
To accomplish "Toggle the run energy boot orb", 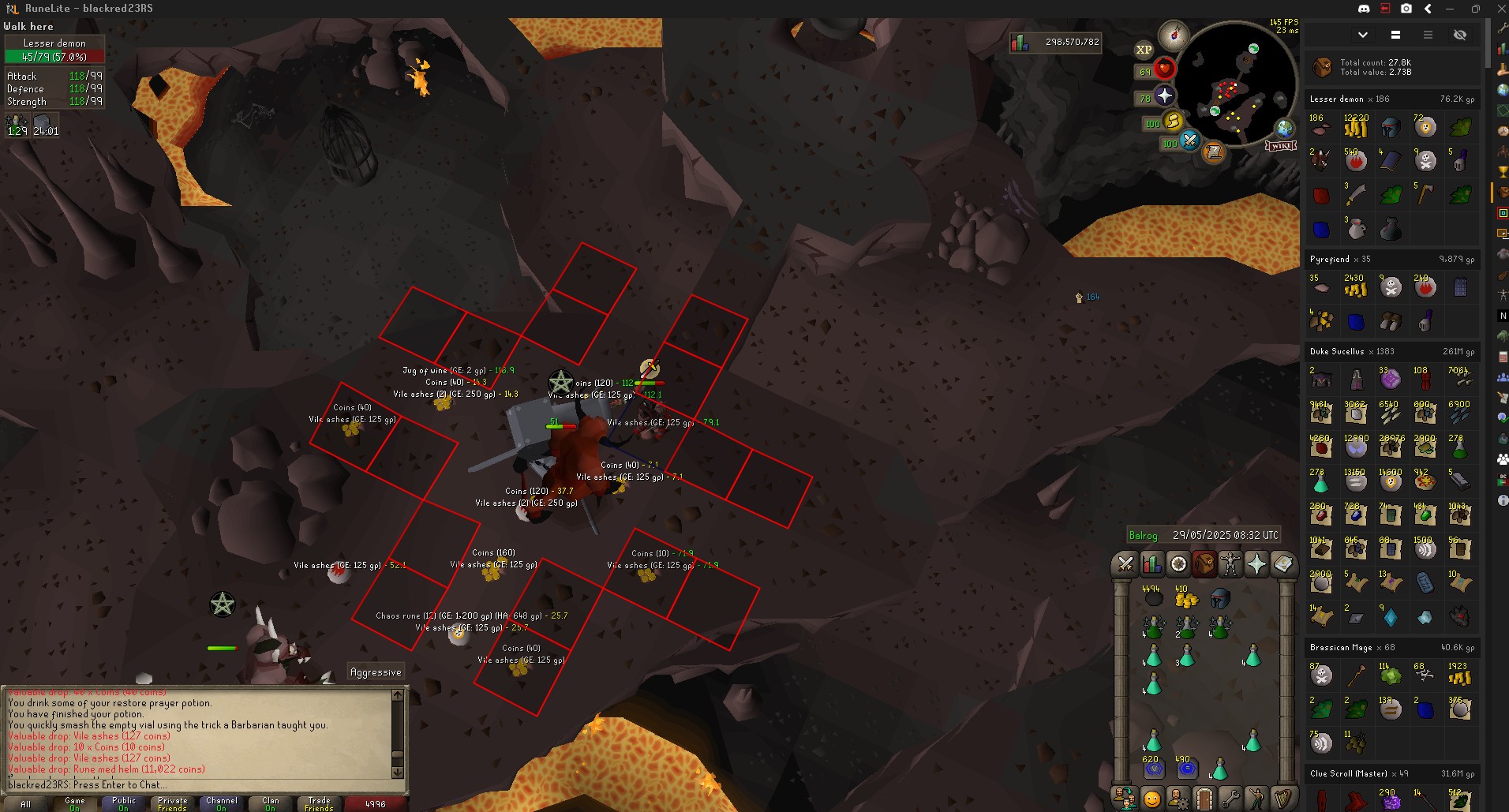I will [1174, 121].
